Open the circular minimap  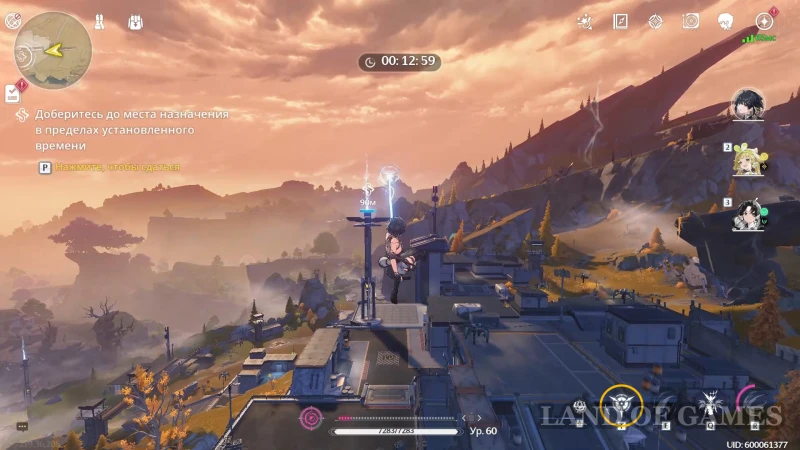[x=53, y=50]
